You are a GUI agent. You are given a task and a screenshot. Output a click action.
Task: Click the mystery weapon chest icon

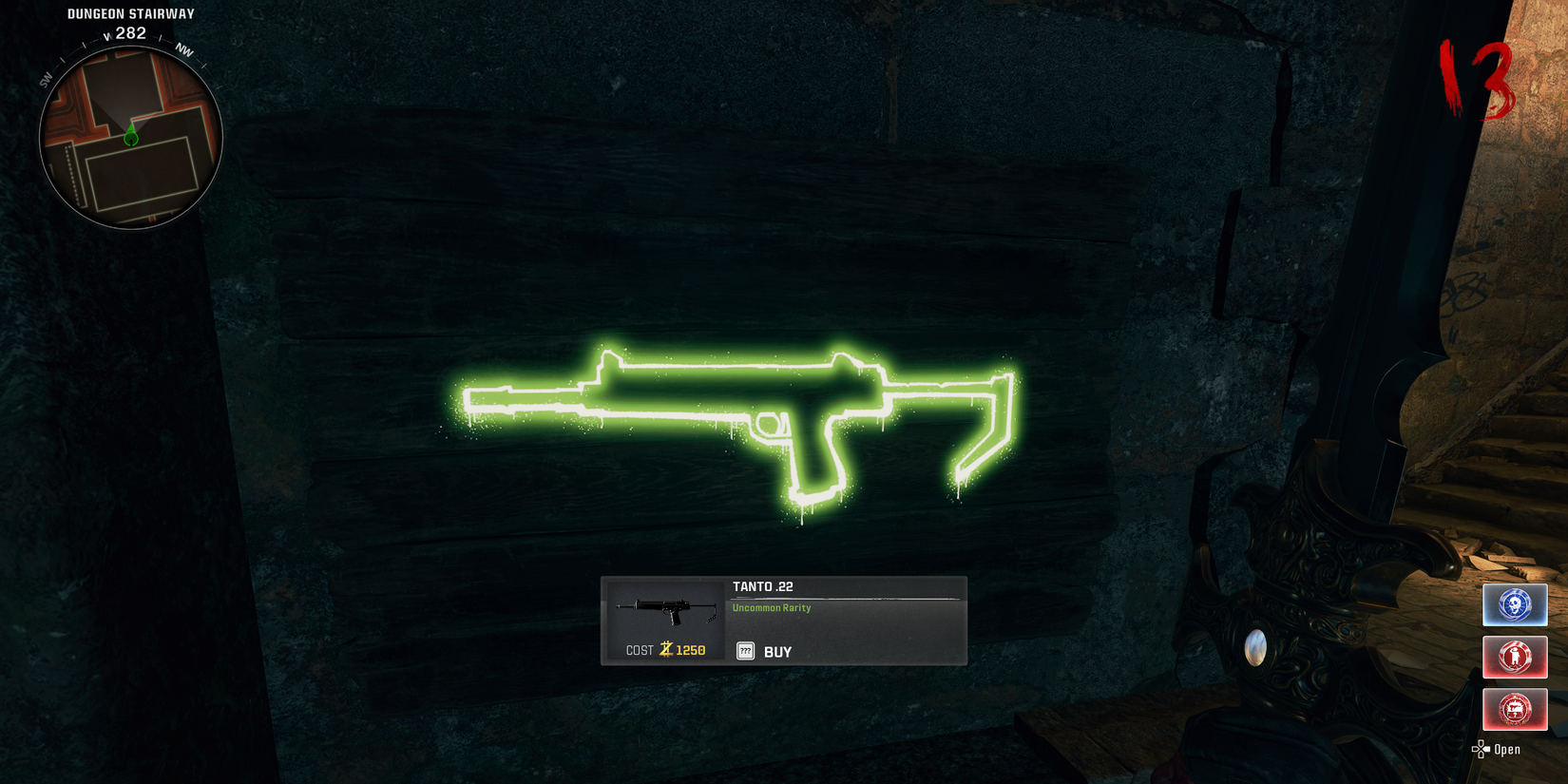(1515, 709)
